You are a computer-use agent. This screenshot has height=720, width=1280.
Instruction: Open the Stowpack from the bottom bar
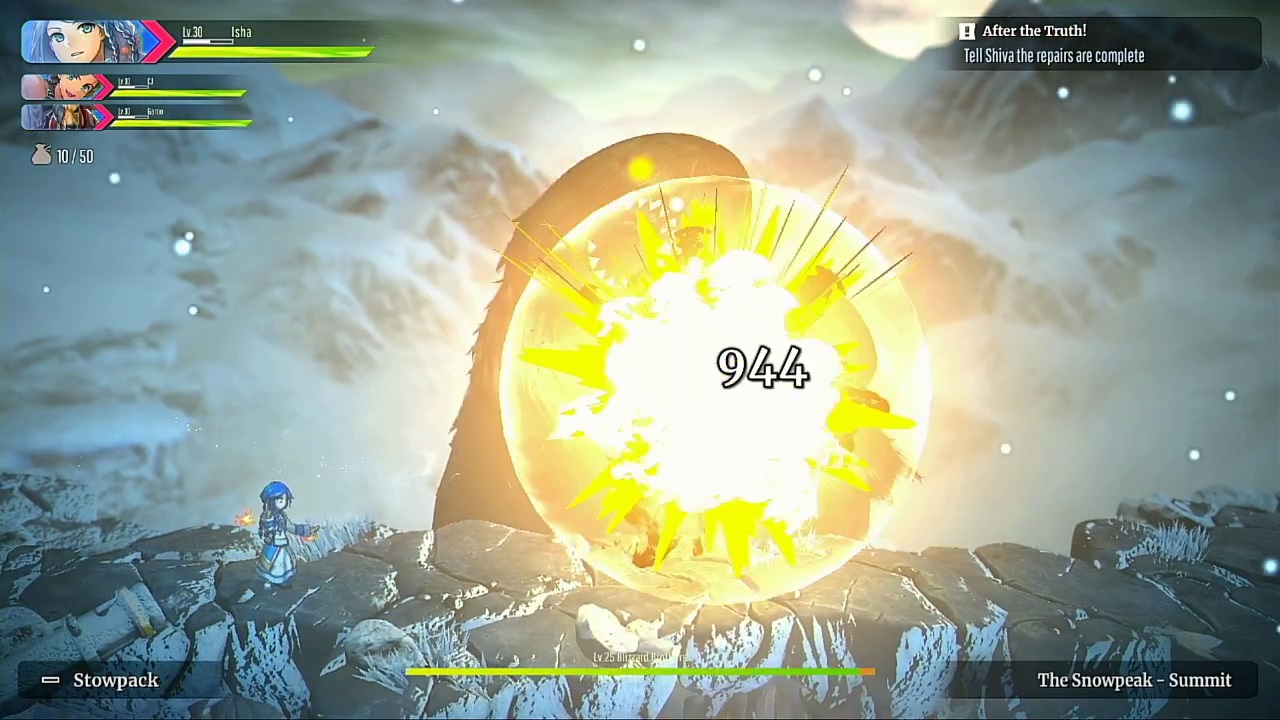(115, 680)
